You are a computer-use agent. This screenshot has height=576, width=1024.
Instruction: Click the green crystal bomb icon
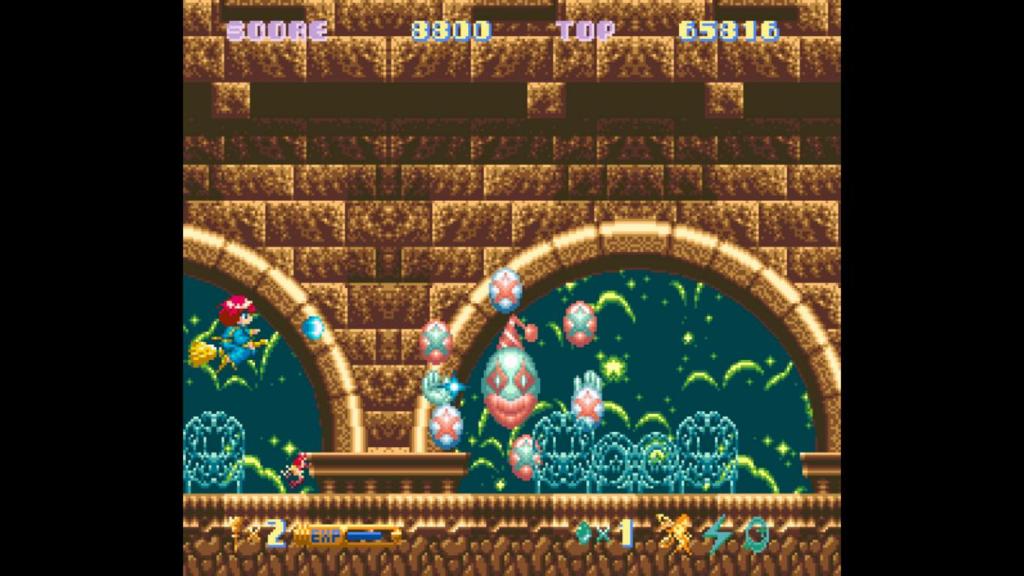583,534
